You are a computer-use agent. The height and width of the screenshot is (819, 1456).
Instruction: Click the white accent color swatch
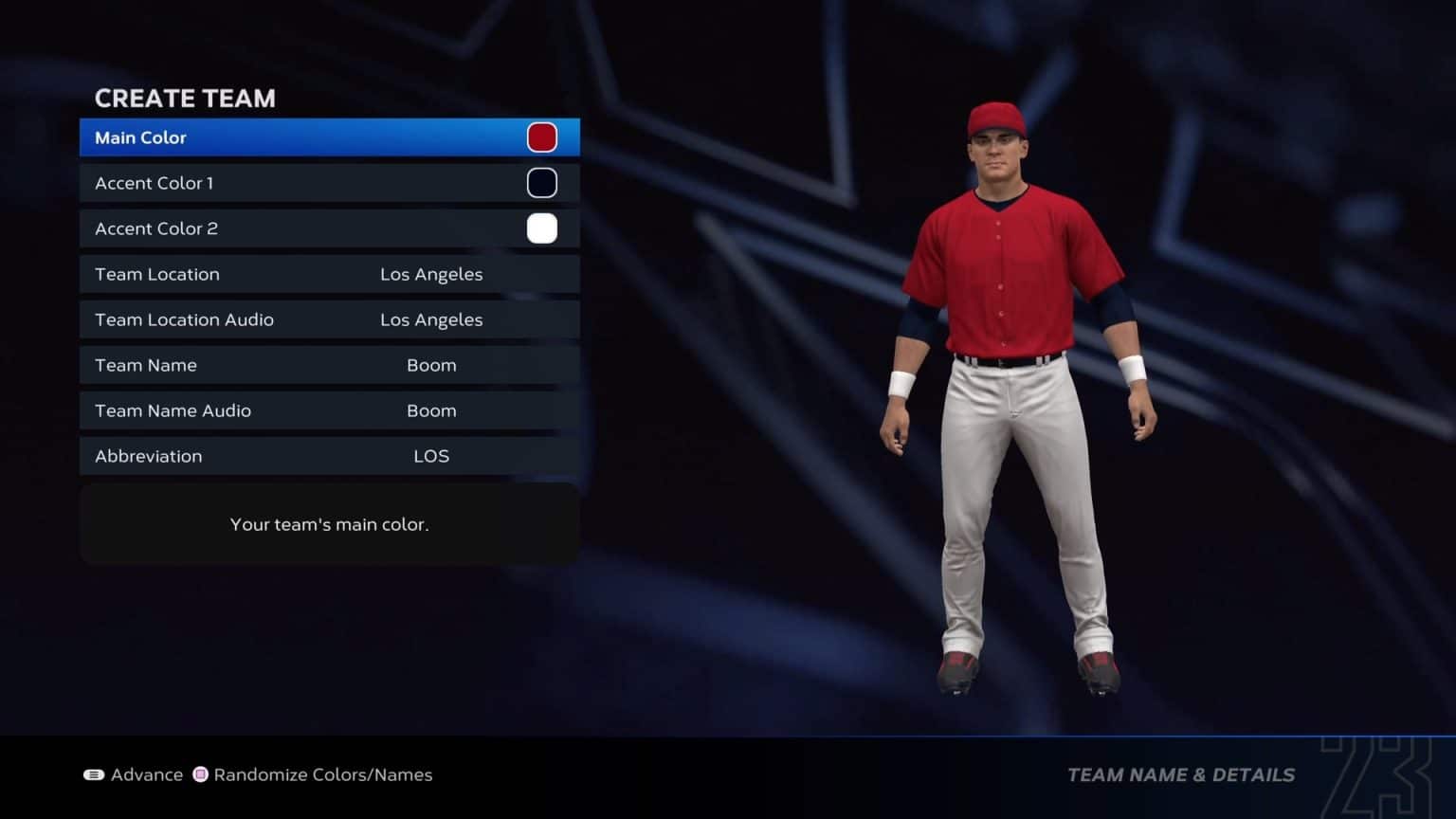click(x=542, y=228)
